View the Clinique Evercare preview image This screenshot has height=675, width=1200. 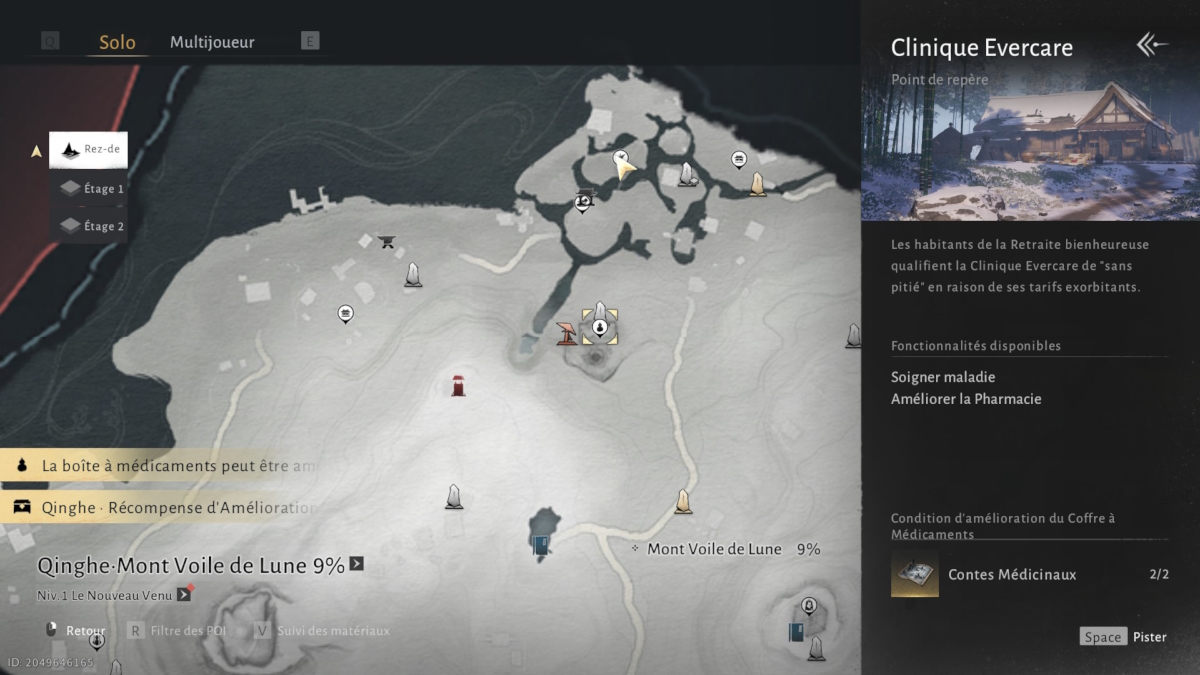[x=1030, y=150]
